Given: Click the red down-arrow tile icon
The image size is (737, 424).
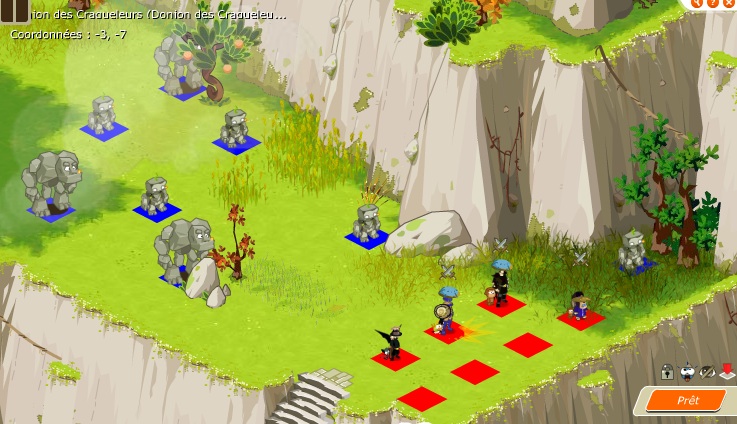Looking at the screenshot, I should (x=727, y=372).
